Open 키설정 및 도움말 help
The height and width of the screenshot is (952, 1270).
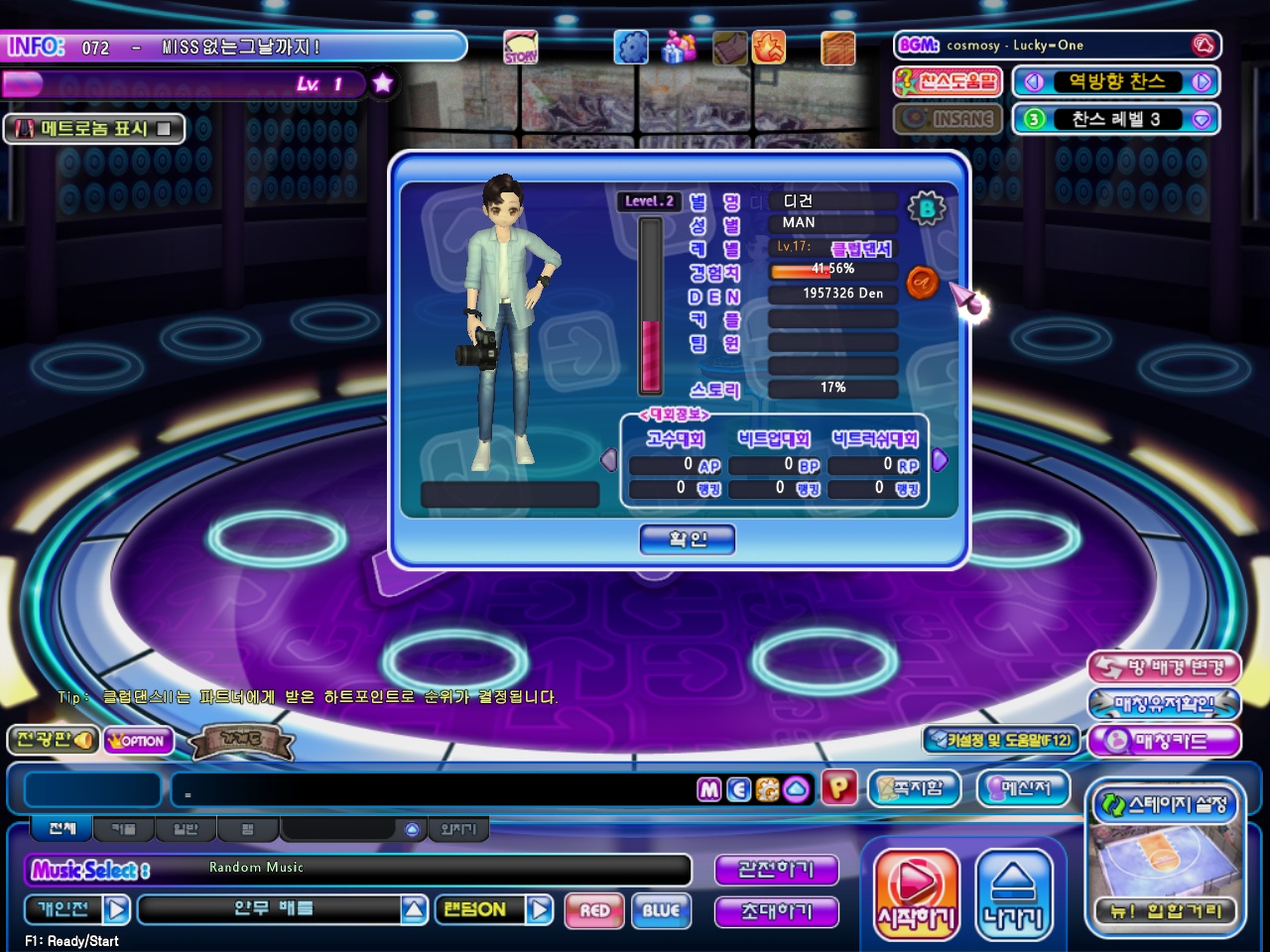(1000, 740)
